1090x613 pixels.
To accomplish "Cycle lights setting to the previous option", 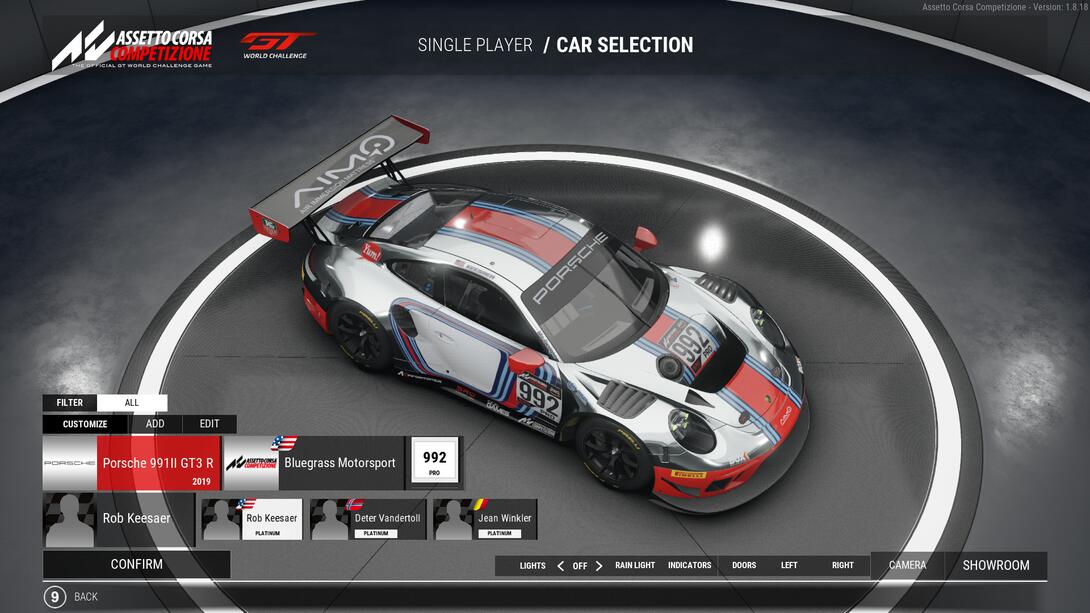I will click(x=560, y=566).
